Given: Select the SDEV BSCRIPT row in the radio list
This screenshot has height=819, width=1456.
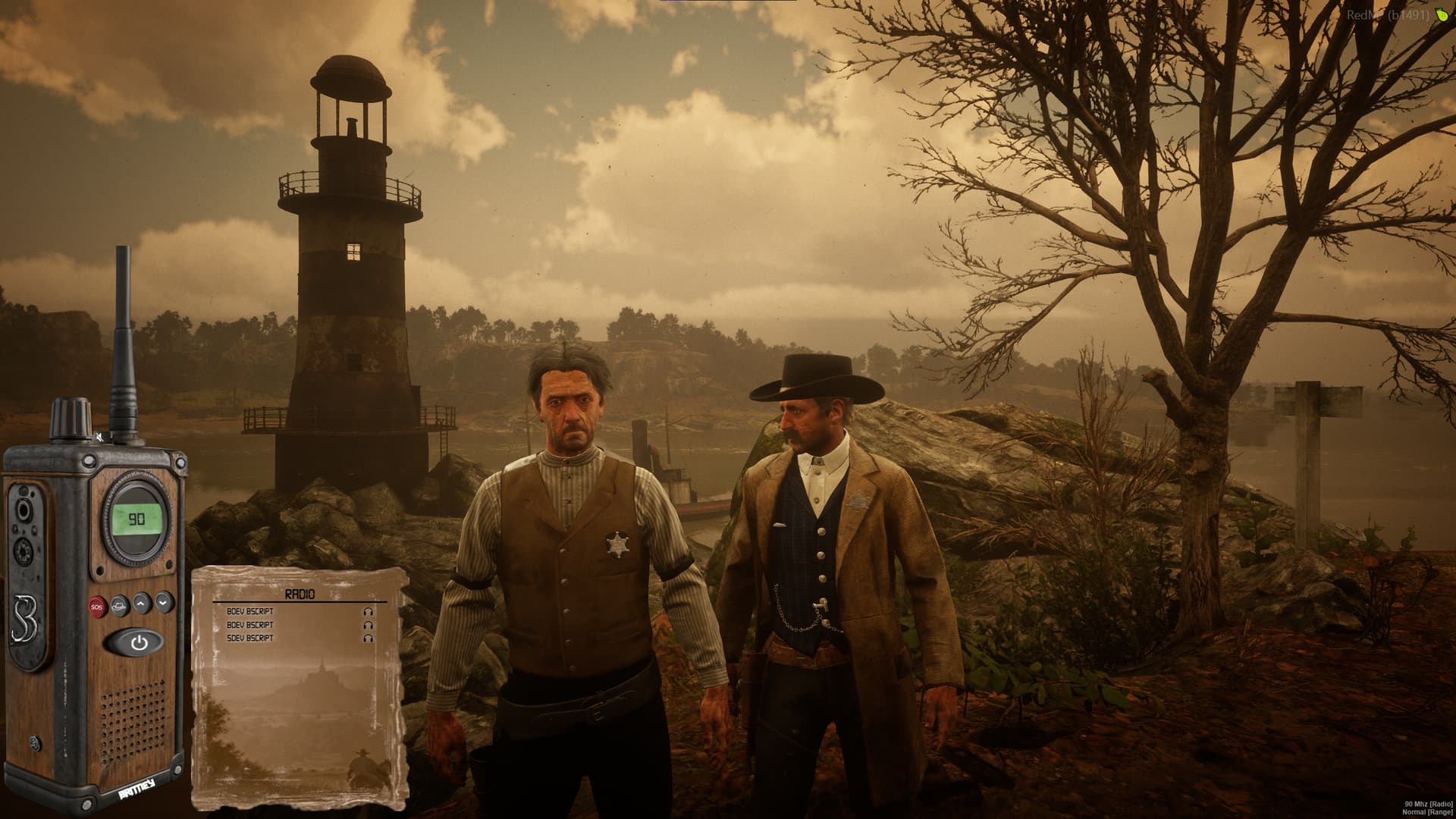Looking at the screenshot, I should coord(250,639).
